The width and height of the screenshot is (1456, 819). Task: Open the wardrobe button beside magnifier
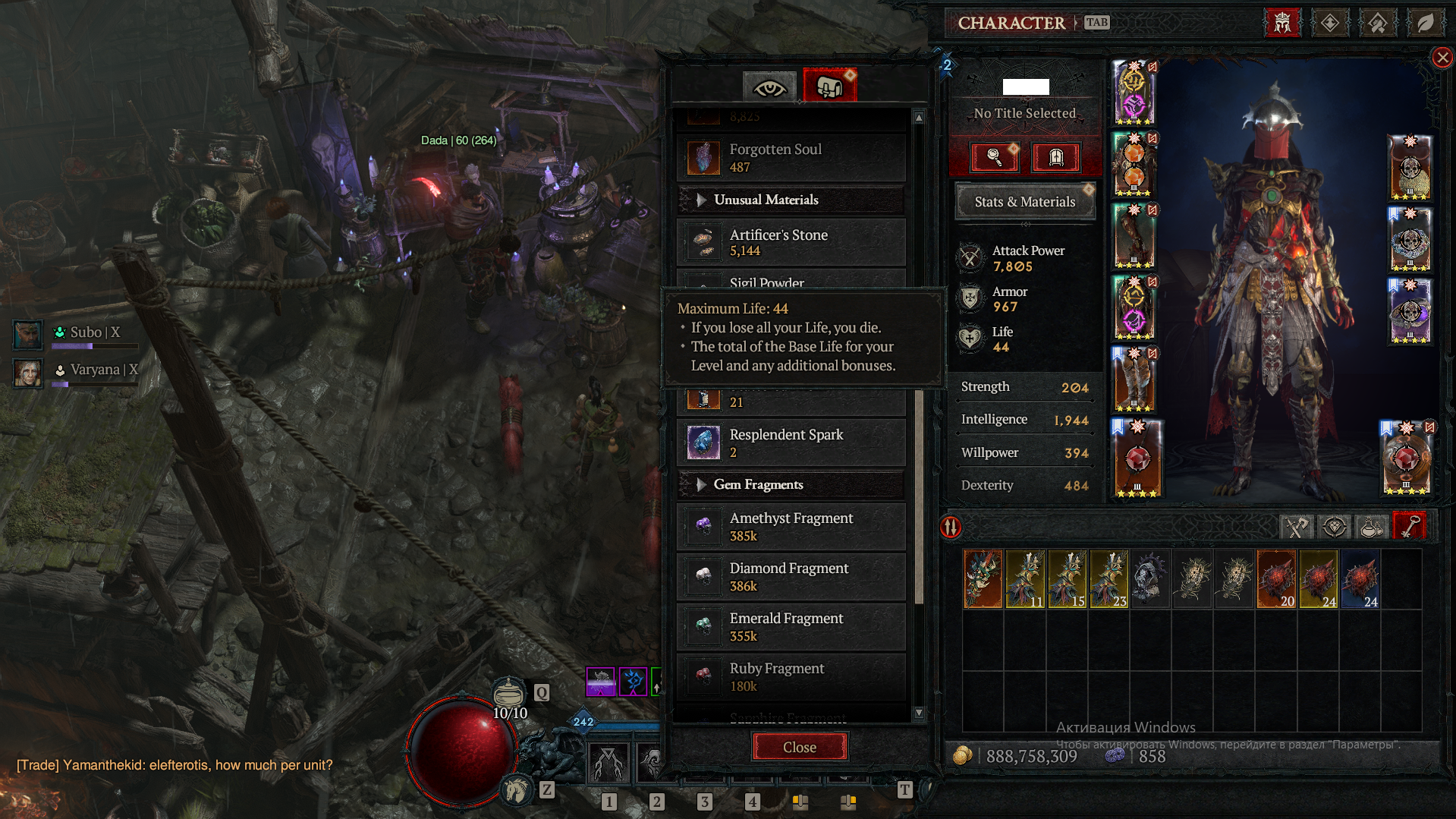tap(1055, 157)
